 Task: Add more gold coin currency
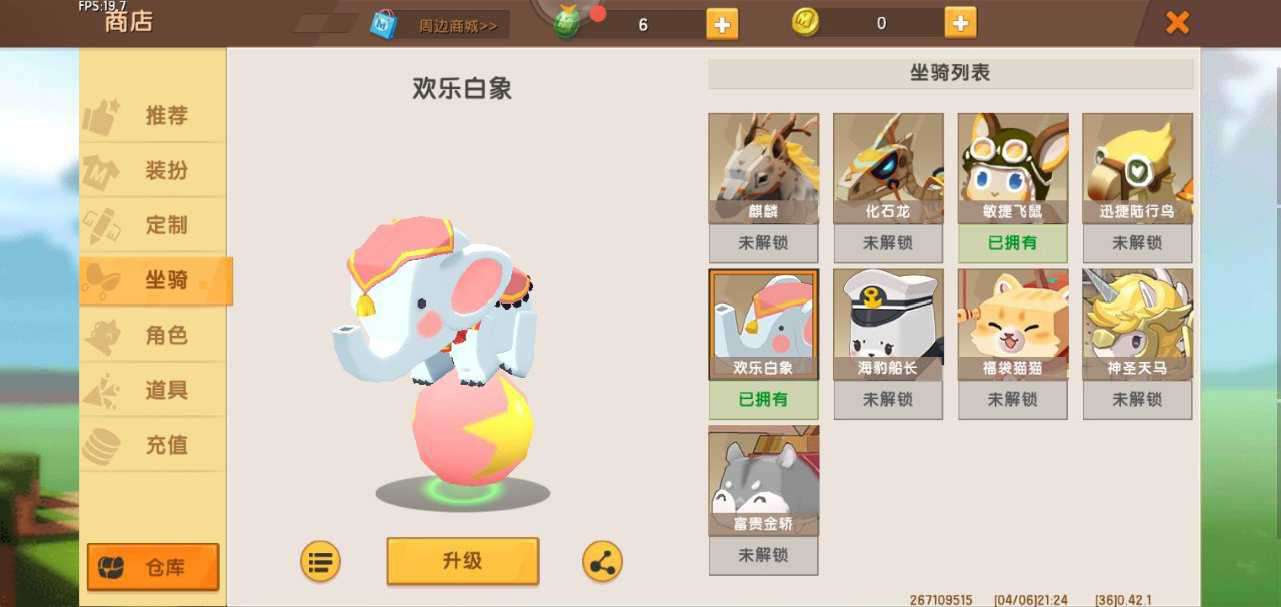(x=959, y=23)
